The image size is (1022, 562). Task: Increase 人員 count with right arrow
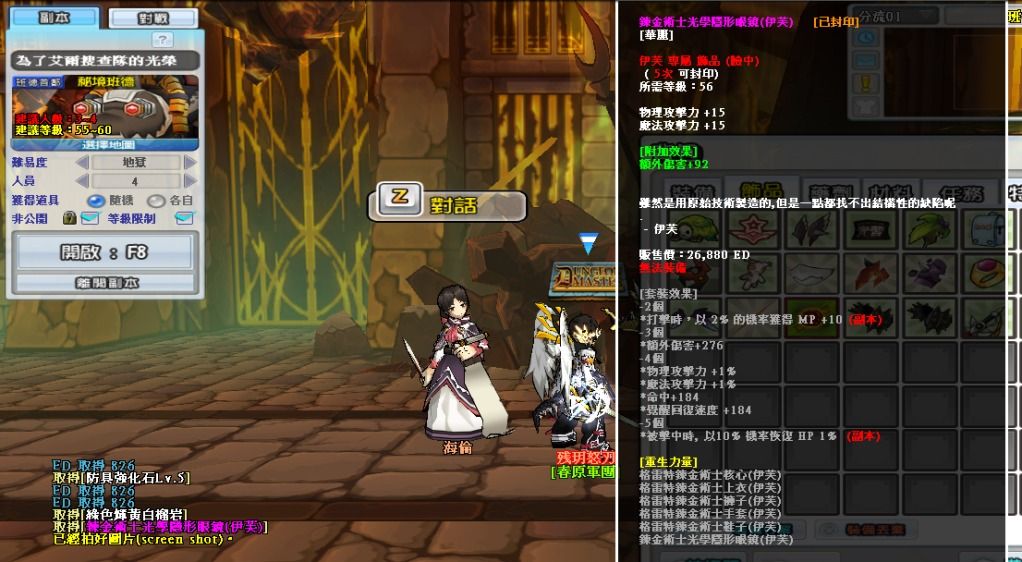(x=190, y=181)
